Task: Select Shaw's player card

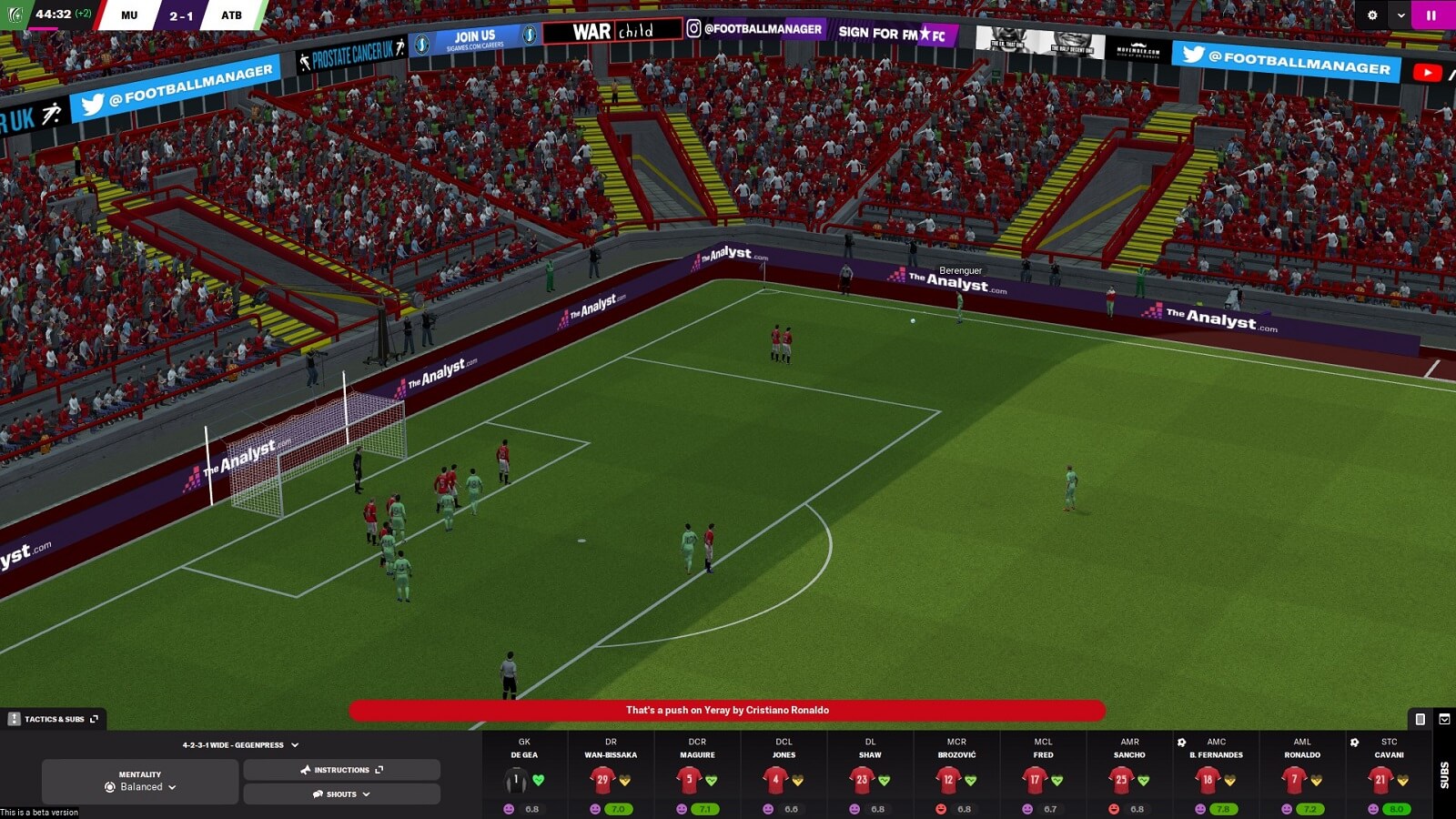Action: pyautogui.click(x=862, y=779)
